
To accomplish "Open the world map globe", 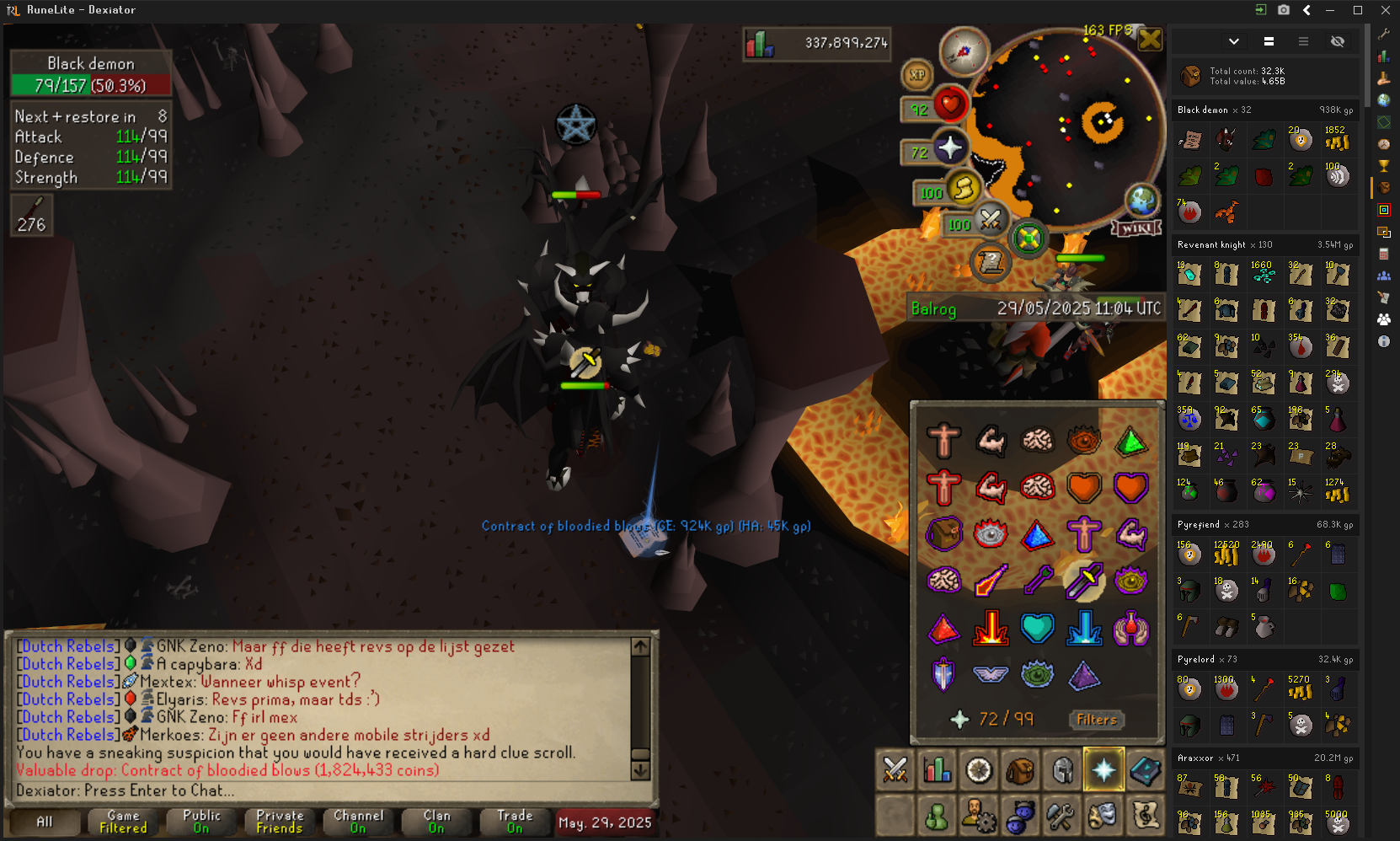I will click(x=1141, y=201).
